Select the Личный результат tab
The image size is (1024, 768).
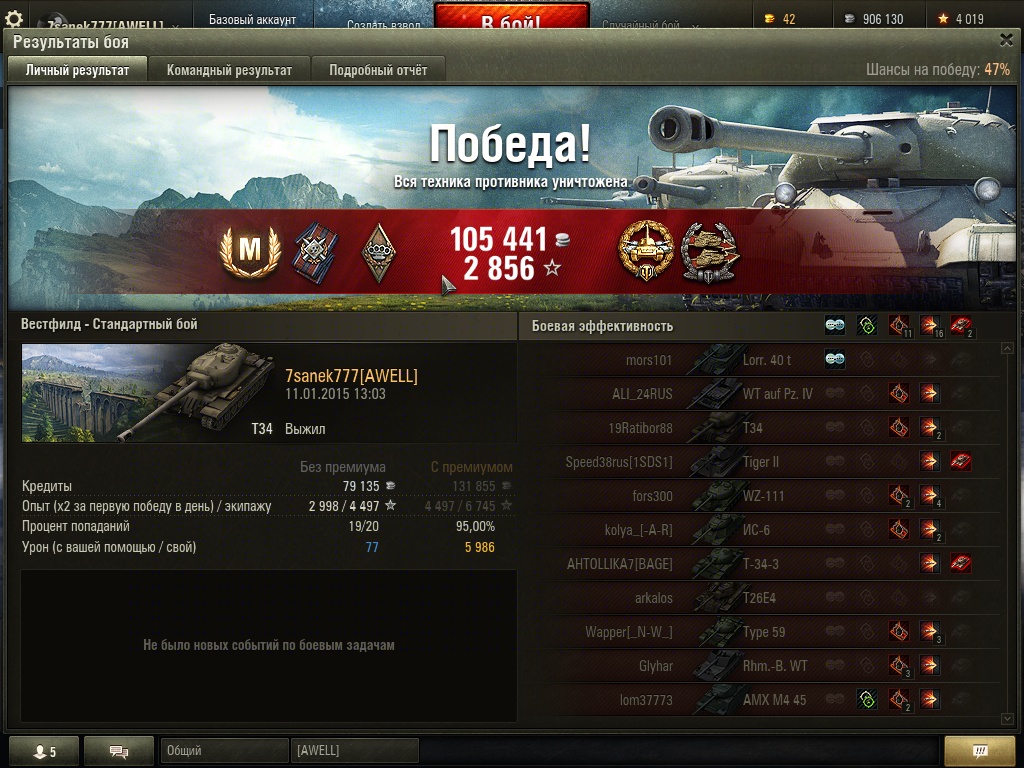[x=77, y=70]
